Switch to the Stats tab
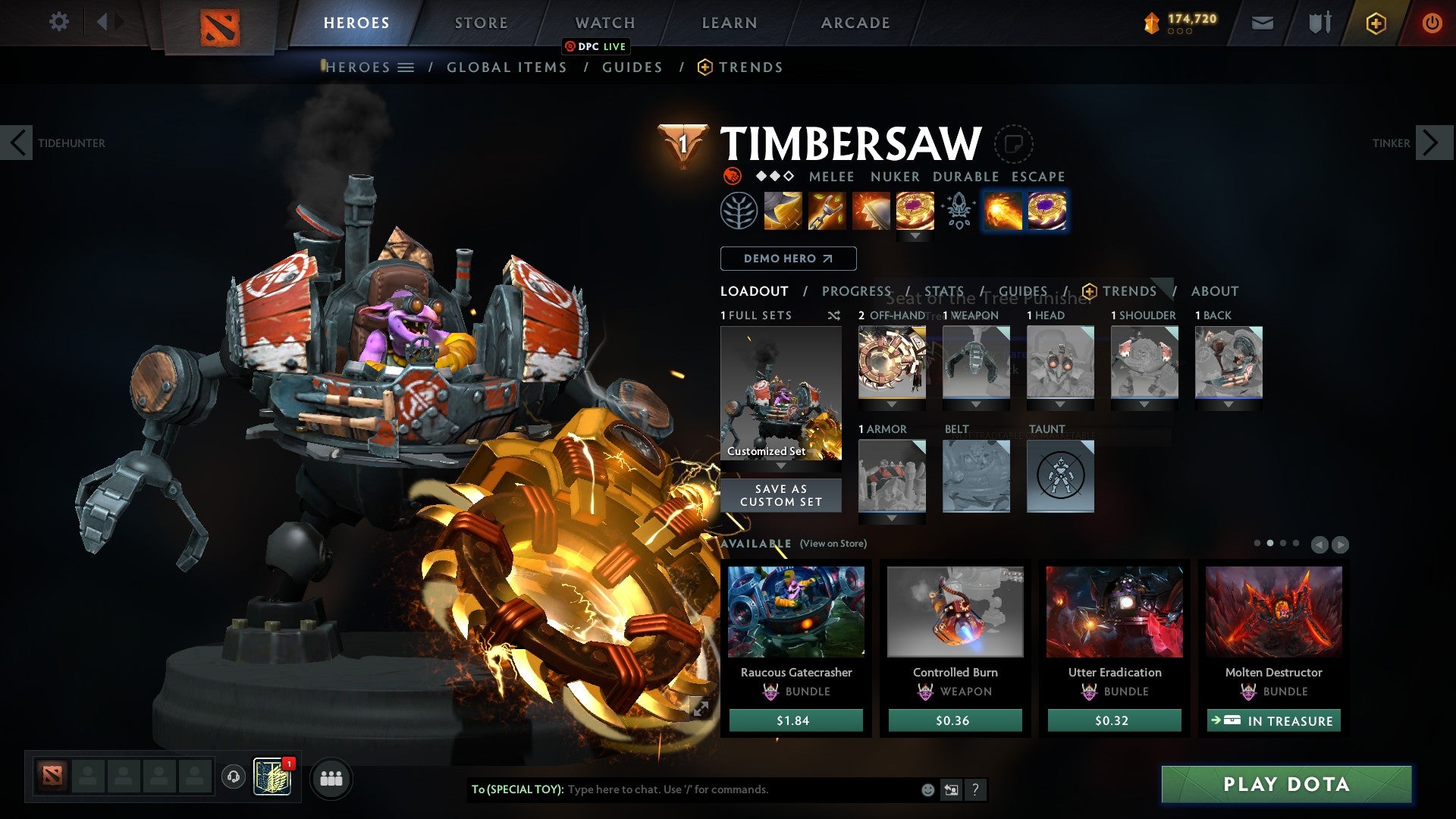The width and height of the screenshot is (1456, 819). point(944,290)
